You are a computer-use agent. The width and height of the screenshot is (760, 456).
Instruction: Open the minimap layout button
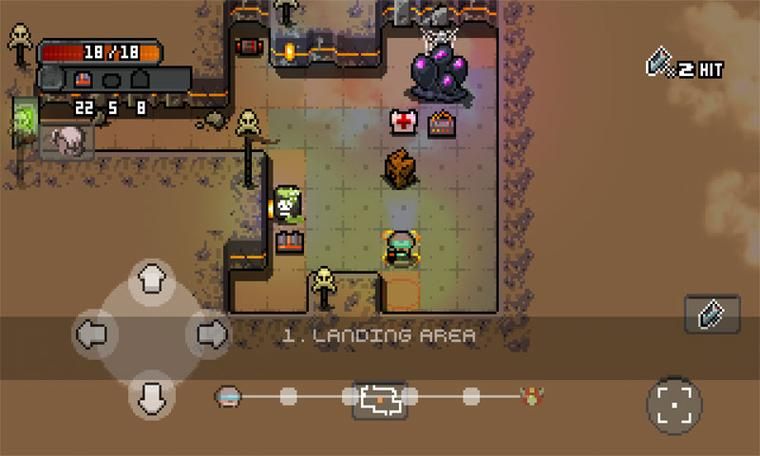[x=380, y=399]
